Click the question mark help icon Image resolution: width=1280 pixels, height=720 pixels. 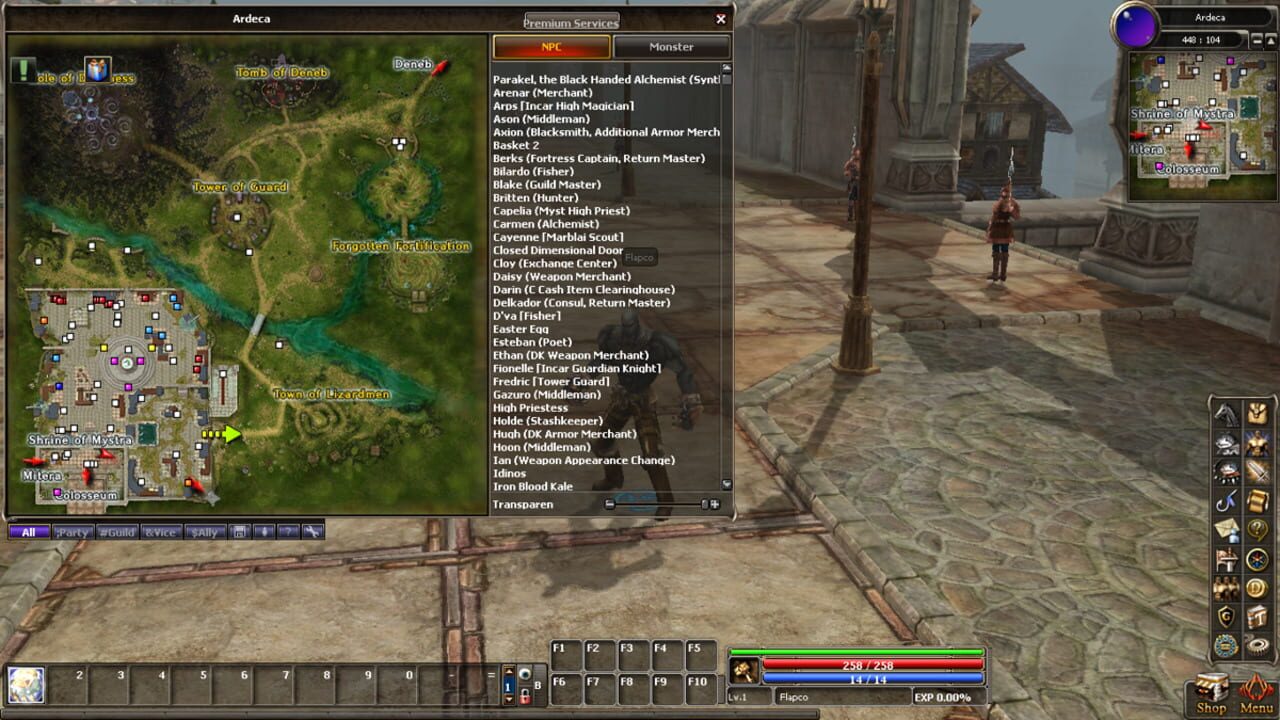[x=1257, y=530]
